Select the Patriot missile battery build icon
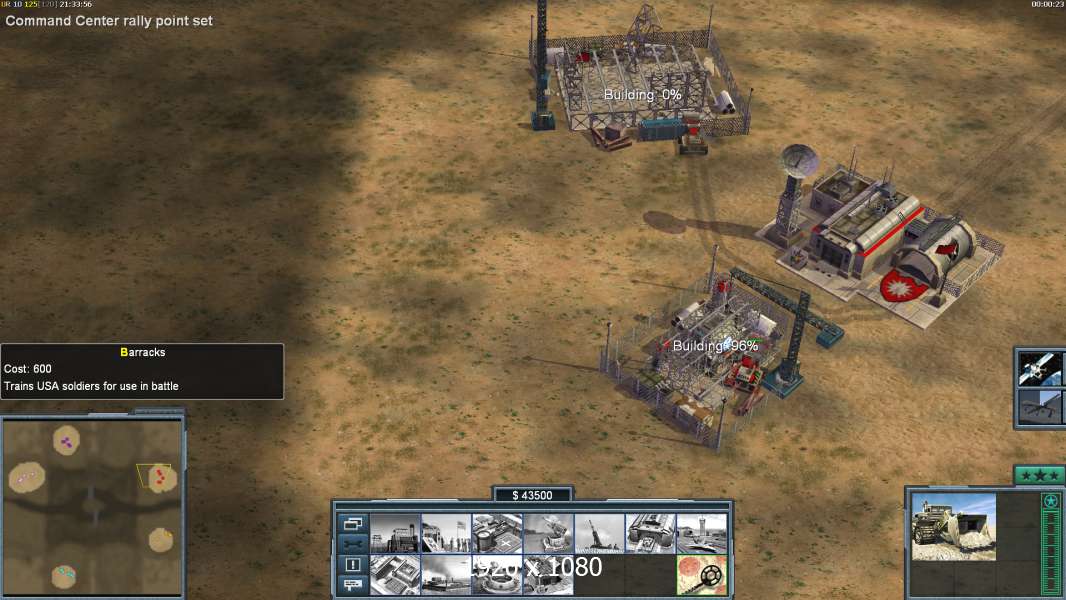 pos(548,533)
